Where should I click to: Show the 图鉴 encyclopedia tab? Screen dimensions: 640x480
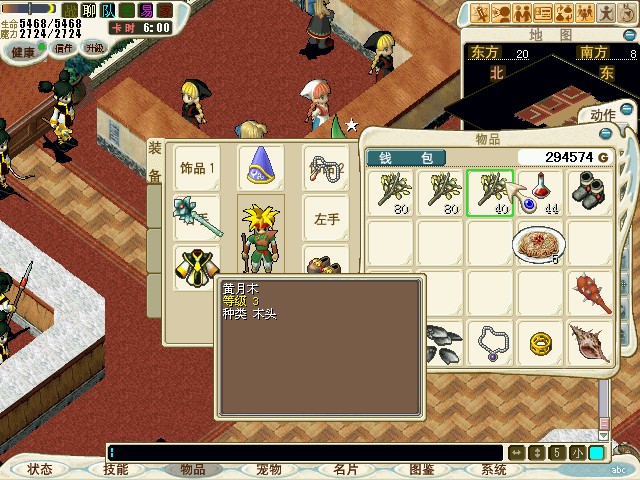tap(422, 469)
